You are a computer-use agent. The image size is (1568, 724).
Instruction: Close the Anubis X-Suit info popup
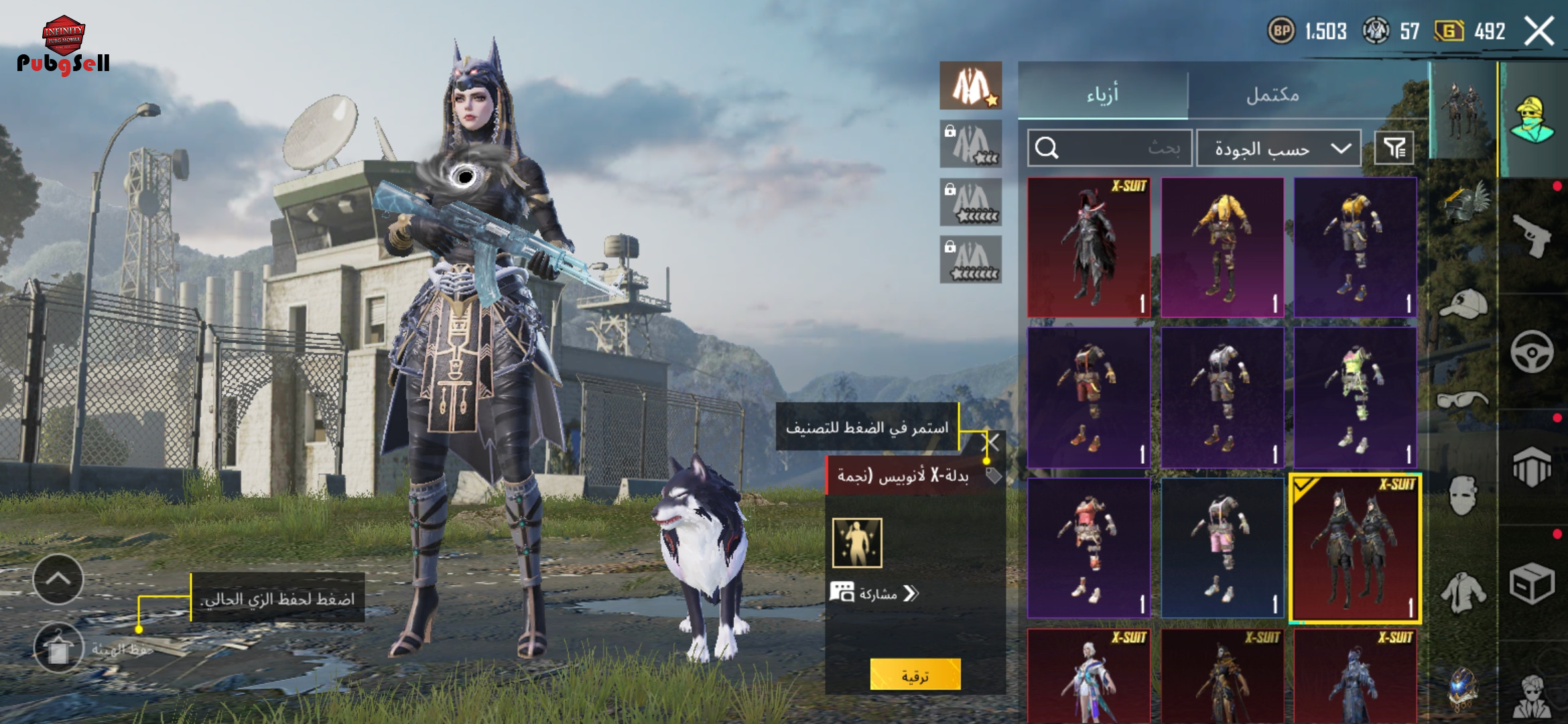[990, 442]
